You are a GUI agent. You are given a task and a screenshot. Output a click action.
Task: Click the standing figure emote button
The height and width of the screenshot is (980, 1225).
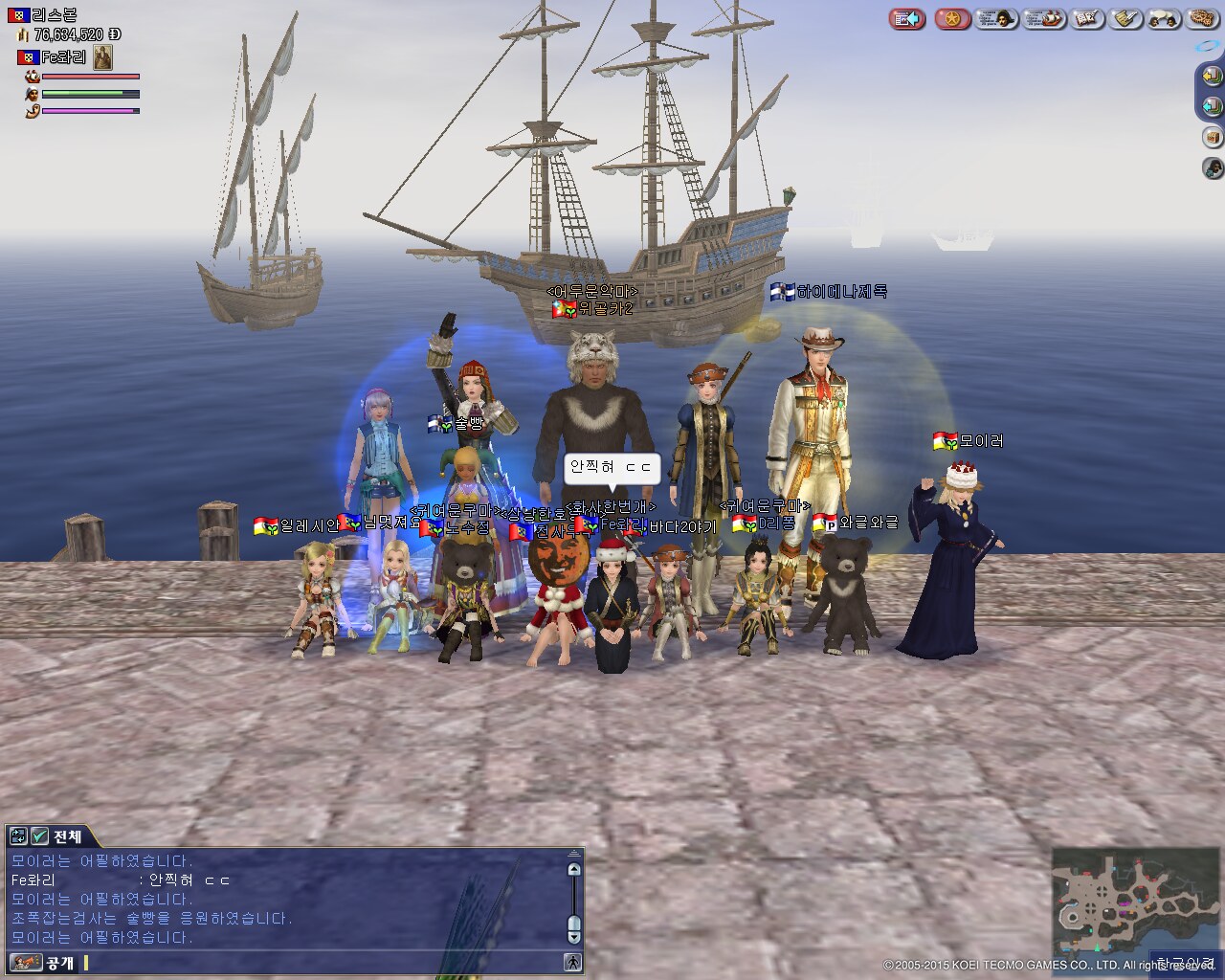click(572, 963)
